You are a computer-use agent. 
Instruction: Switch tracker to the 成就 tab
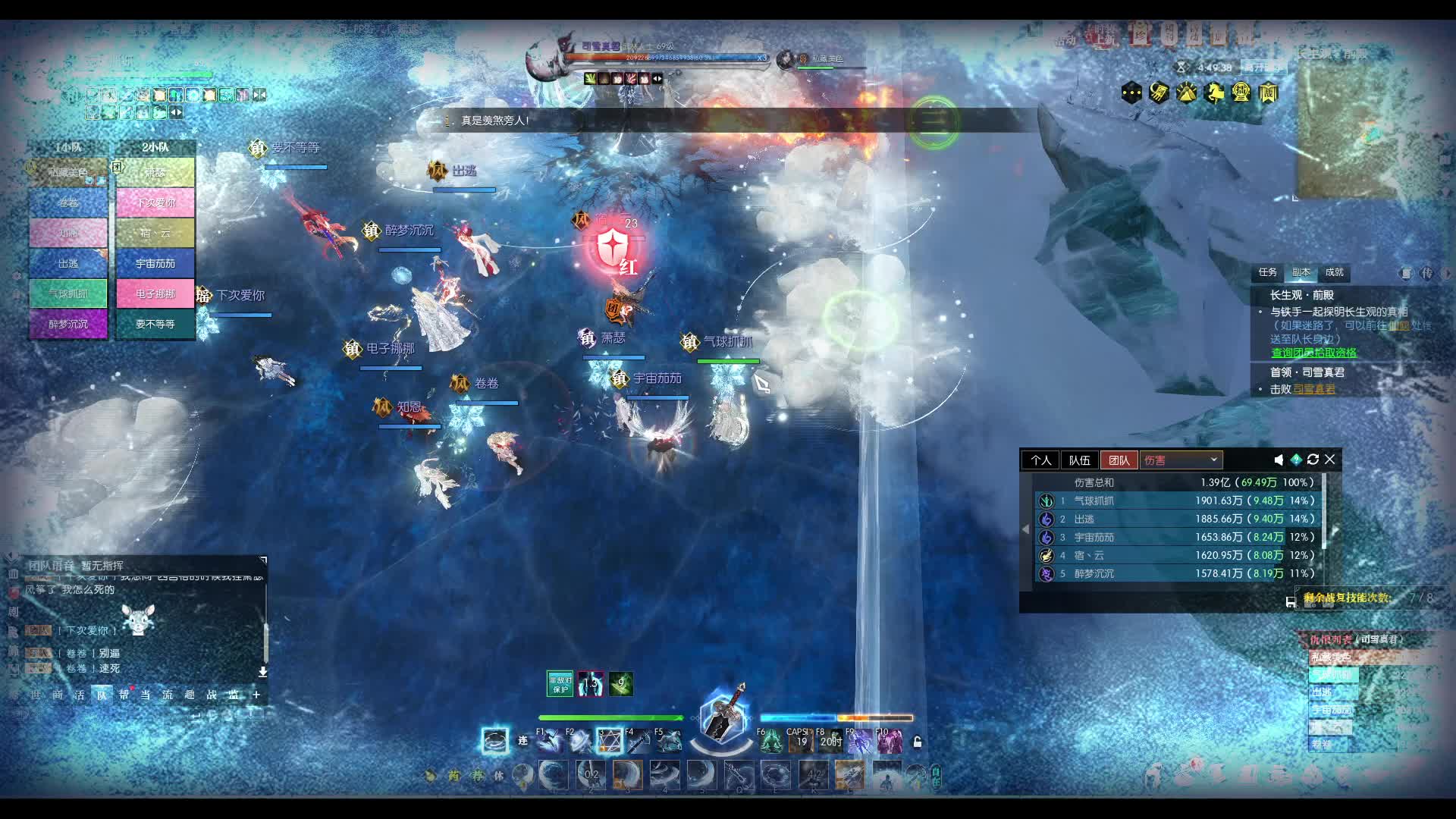click(1334, 272)
